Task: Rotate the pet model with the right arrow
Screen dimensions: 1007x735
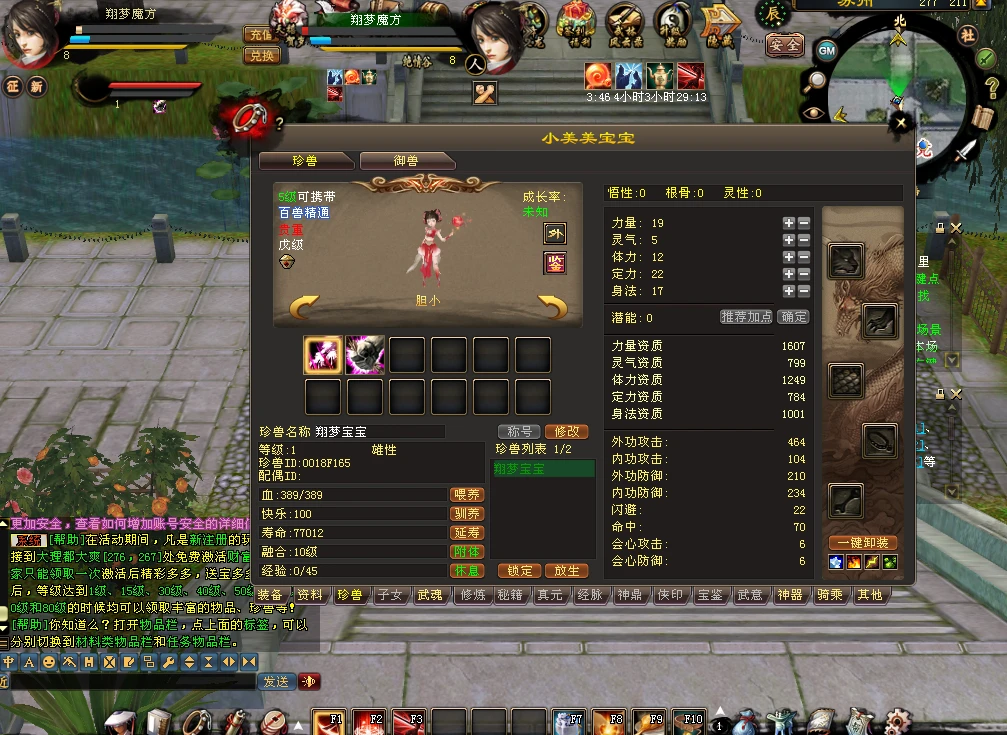Action: click(x=552, y=305)
